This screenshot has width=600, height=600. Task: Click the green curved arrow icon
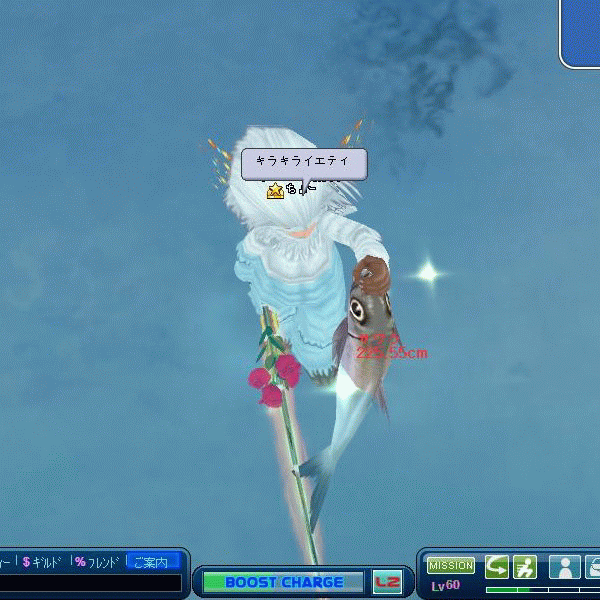pos(497,567)
